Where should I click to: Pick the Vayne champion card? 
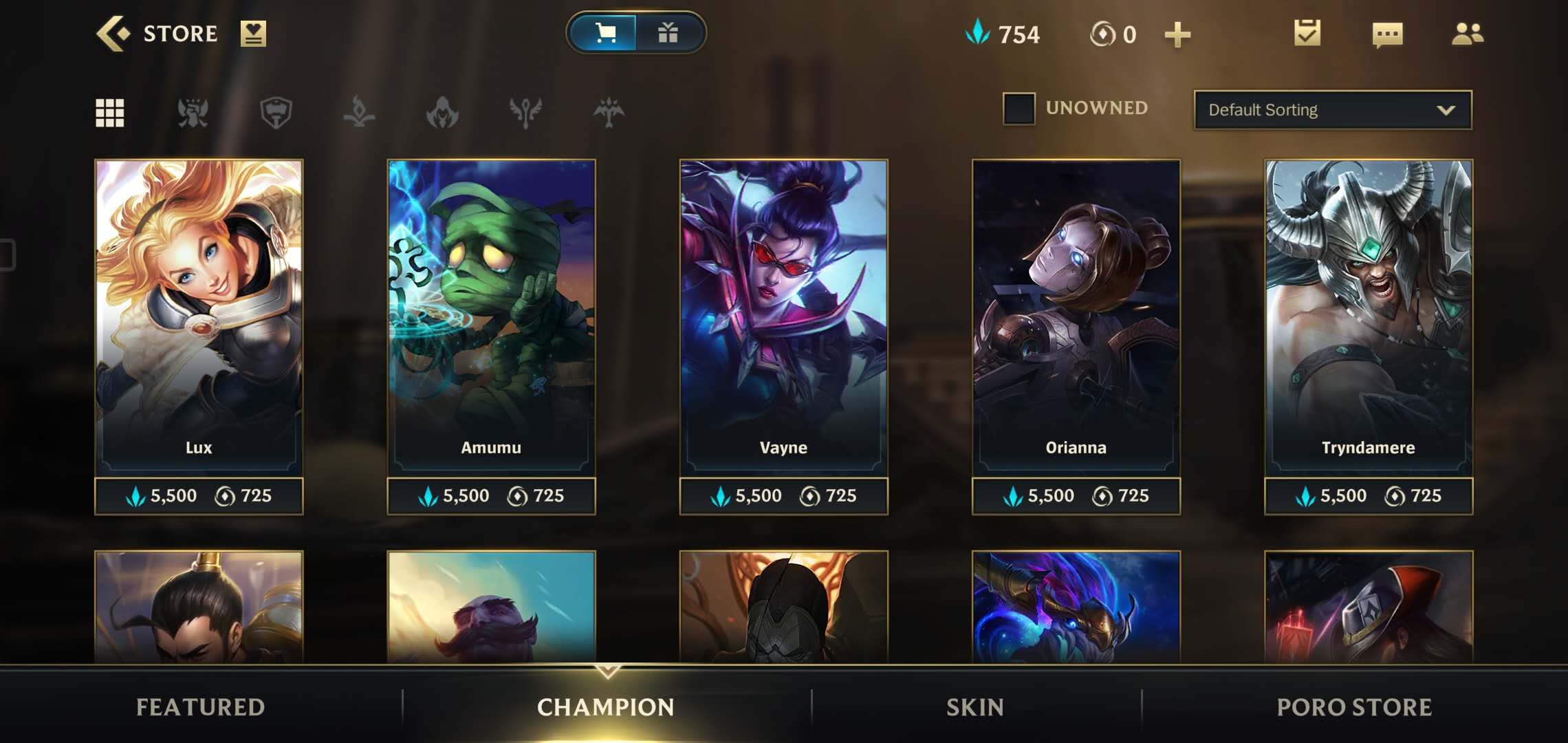click(x=783, y=316)
